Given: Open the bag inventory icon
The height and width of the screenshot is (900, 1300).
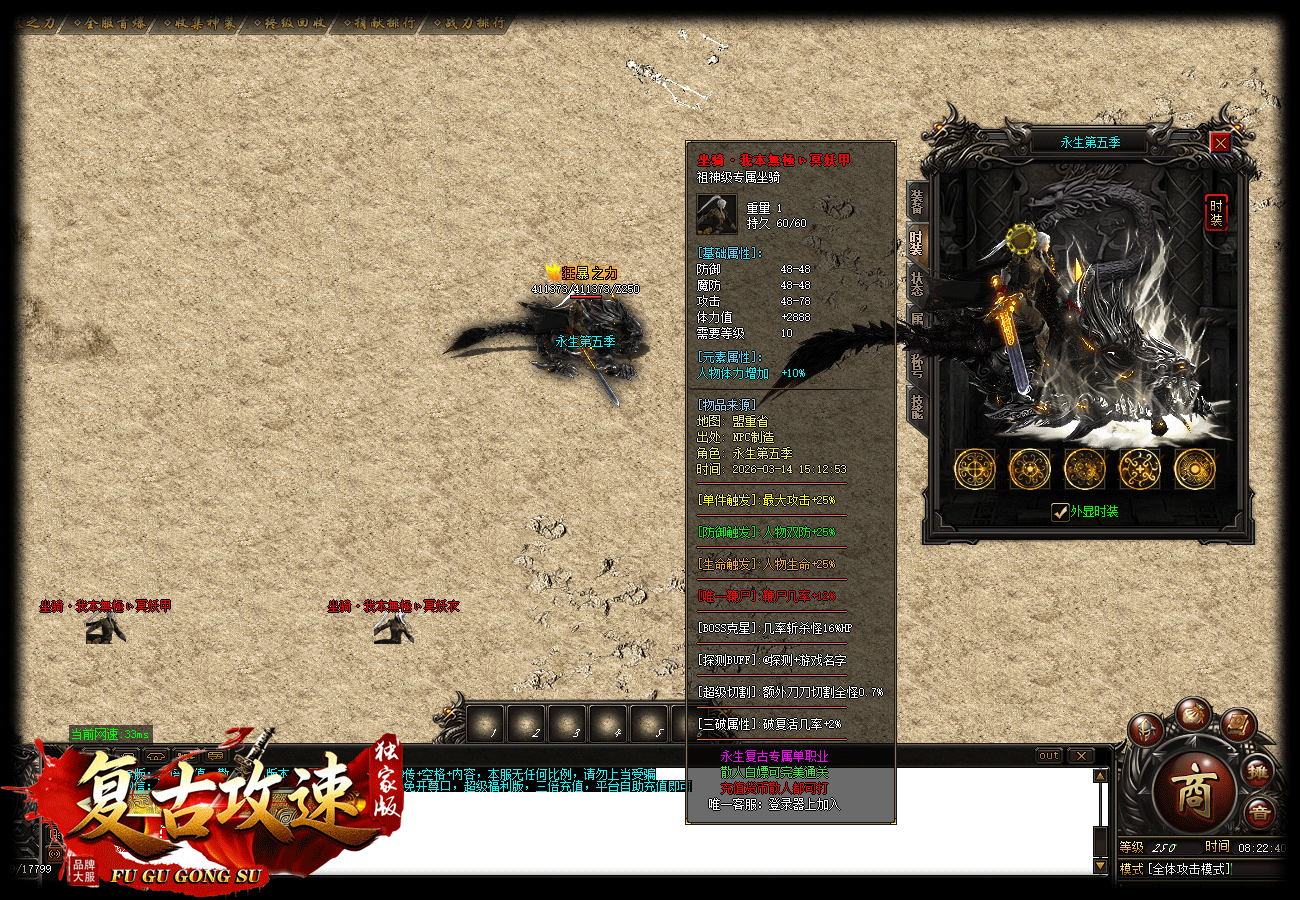Looking at the screenshot, I should [1192, 715].
